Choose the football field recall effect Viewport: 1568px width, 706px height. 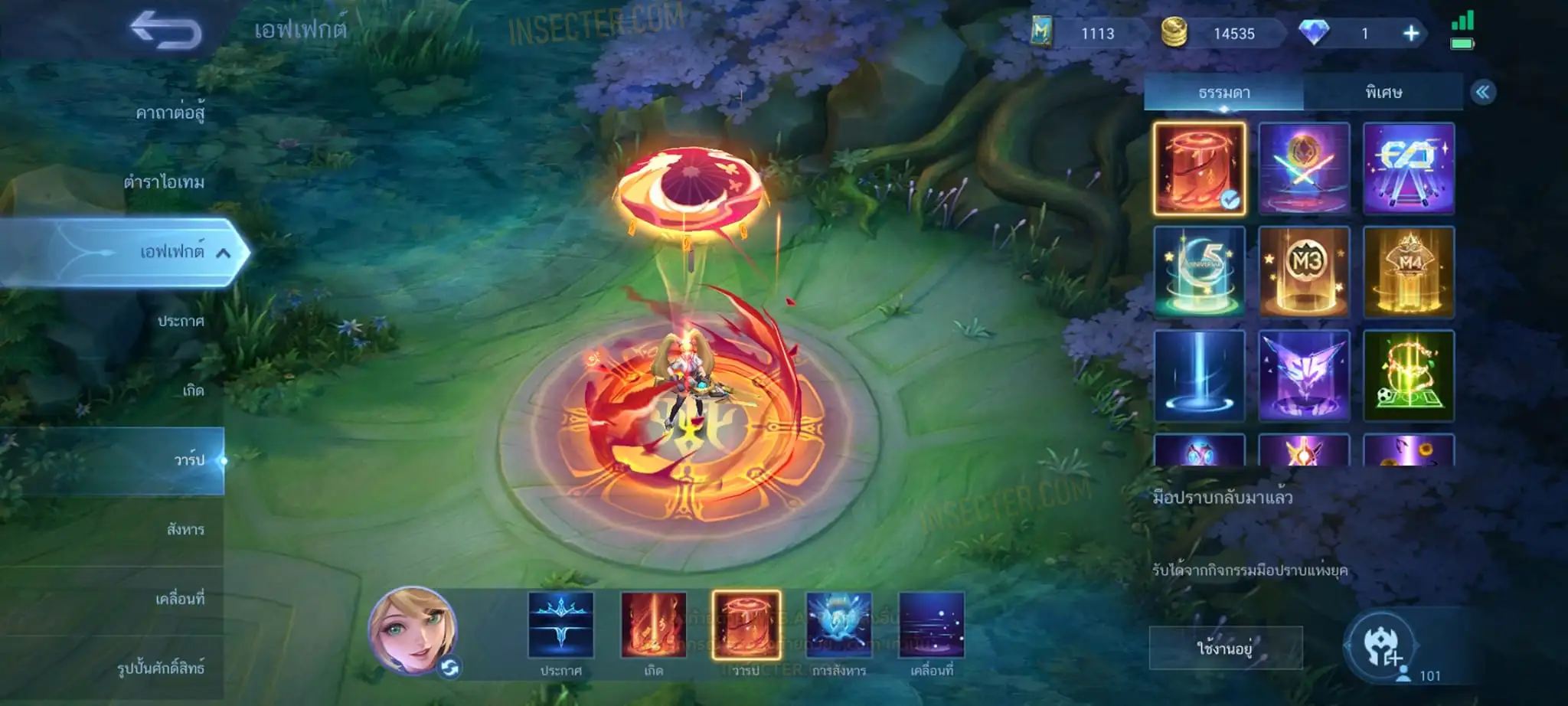point(1408,376)
